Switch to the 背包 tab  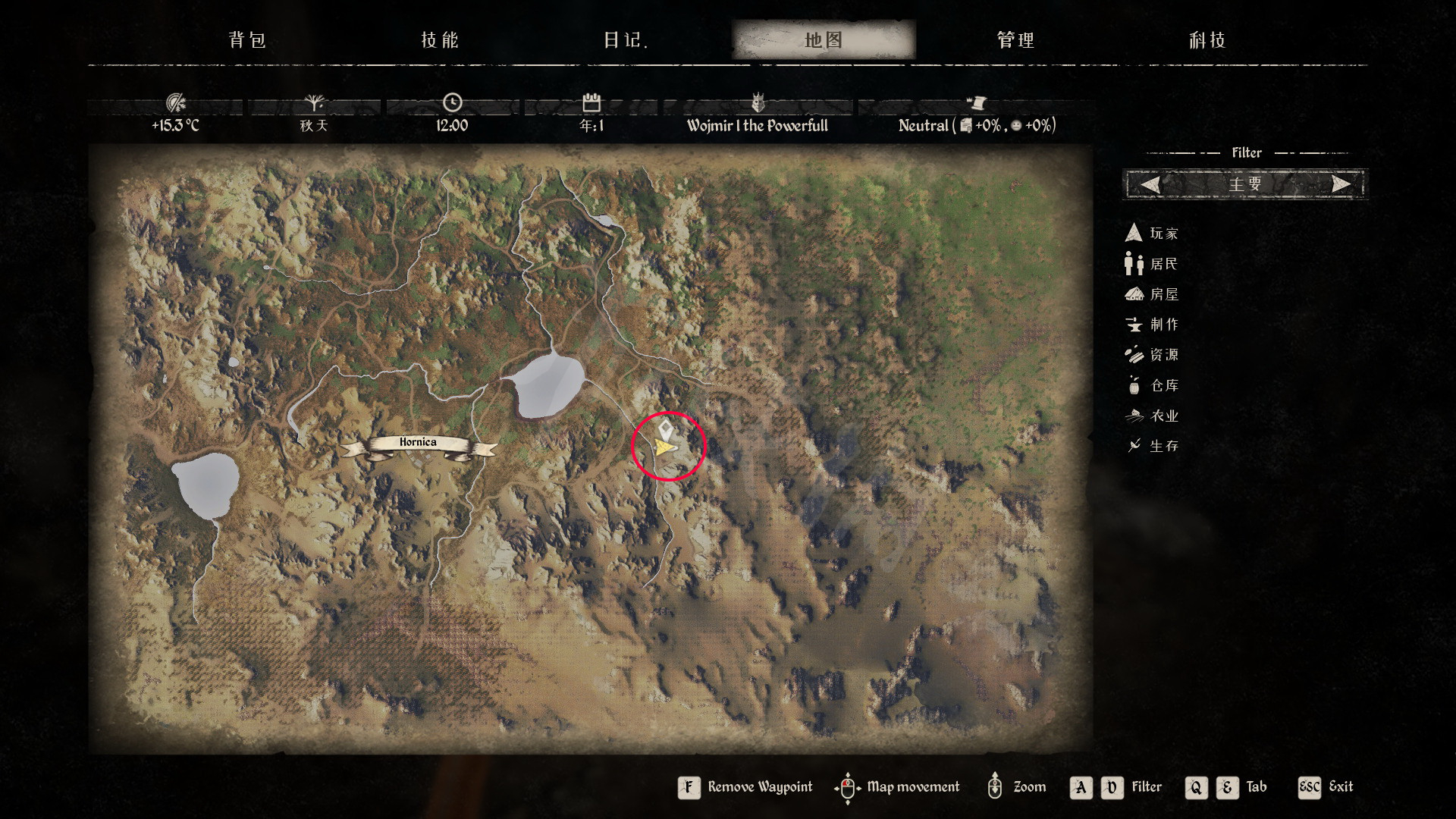pos(247,40)
